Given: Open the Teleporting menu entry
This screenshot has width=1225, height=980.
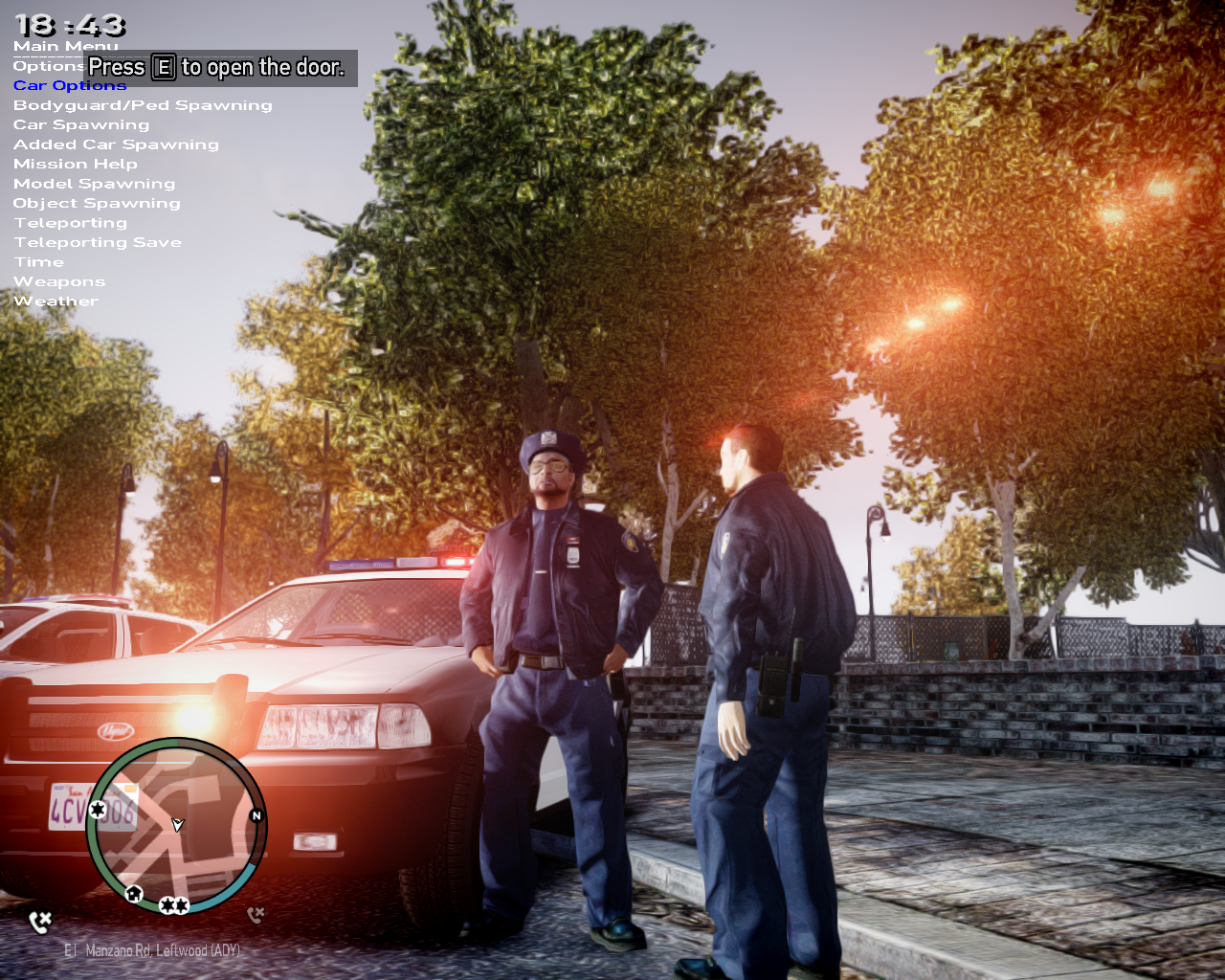Looking at the screenshot, I should (x=70, y=223).
